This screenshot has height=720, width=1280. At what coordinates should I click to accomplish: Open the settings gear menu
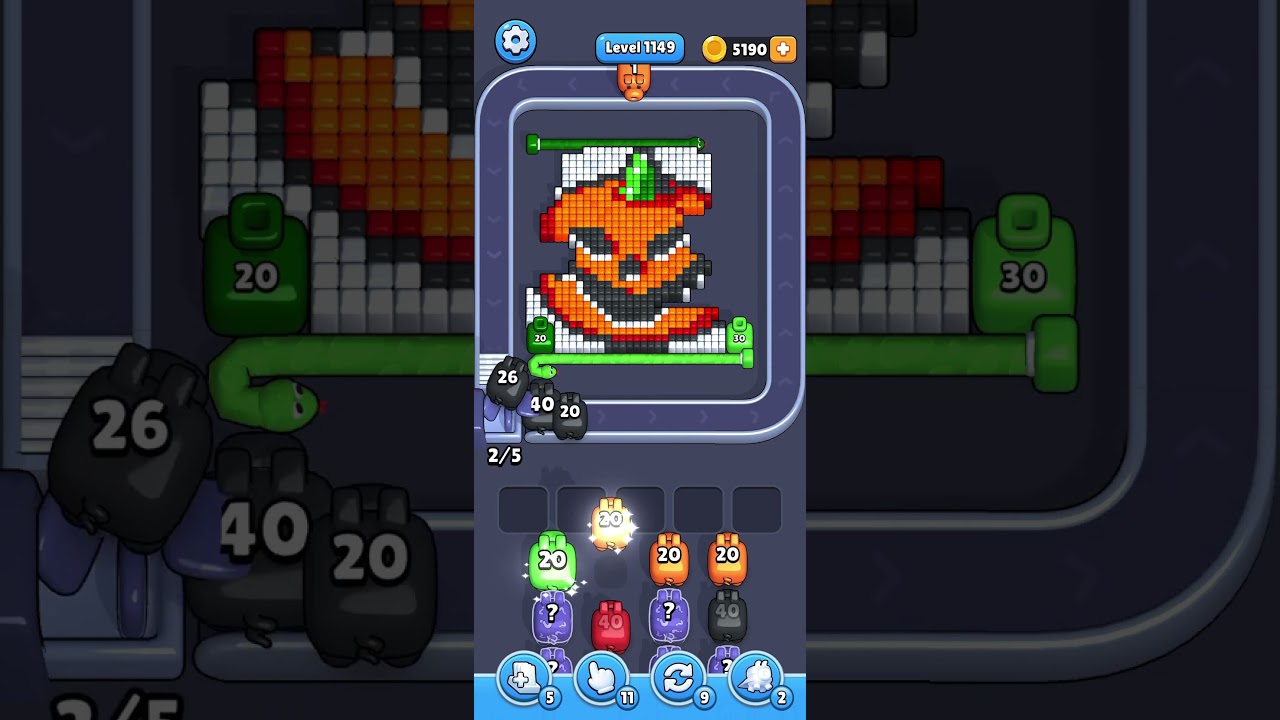pos(516,41)
